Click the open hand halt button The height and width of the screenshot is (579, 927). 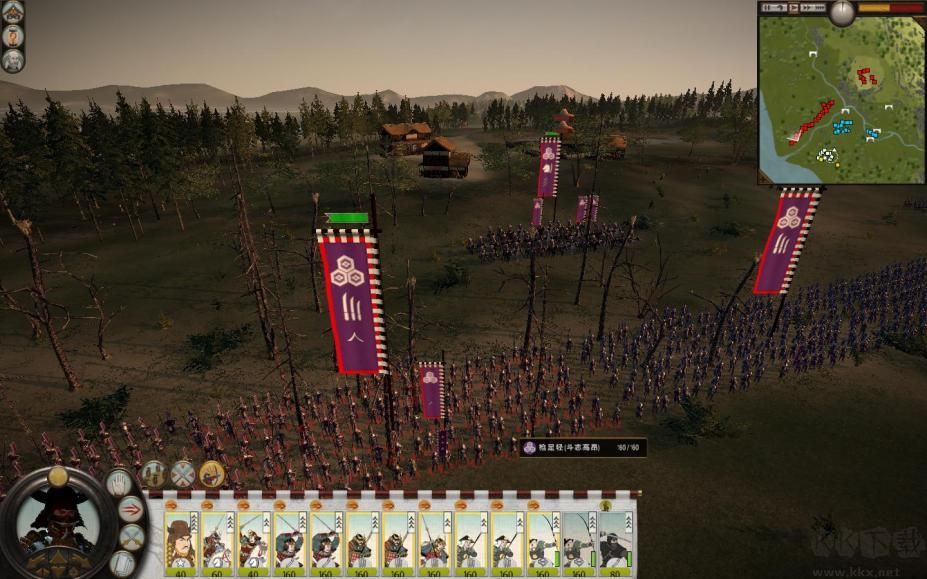pyautogui.click(x=119, y=482)
